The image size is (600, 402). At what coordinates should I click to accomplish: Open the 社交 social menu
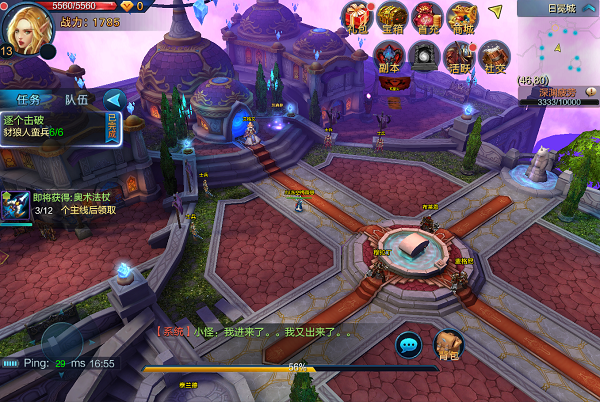tap(492, 56)
